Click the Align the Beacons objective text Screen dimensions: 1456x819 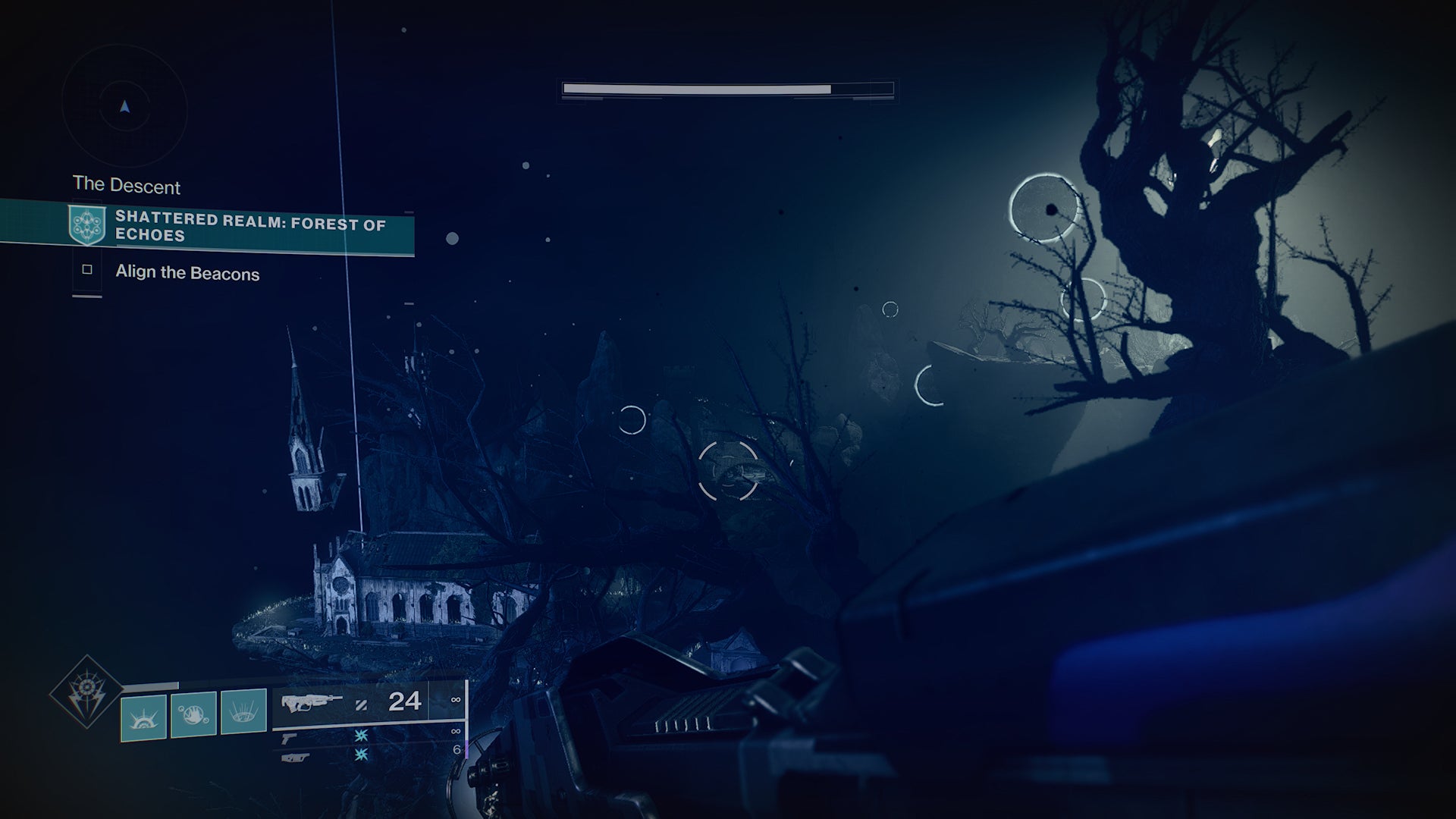coord(187,275)
